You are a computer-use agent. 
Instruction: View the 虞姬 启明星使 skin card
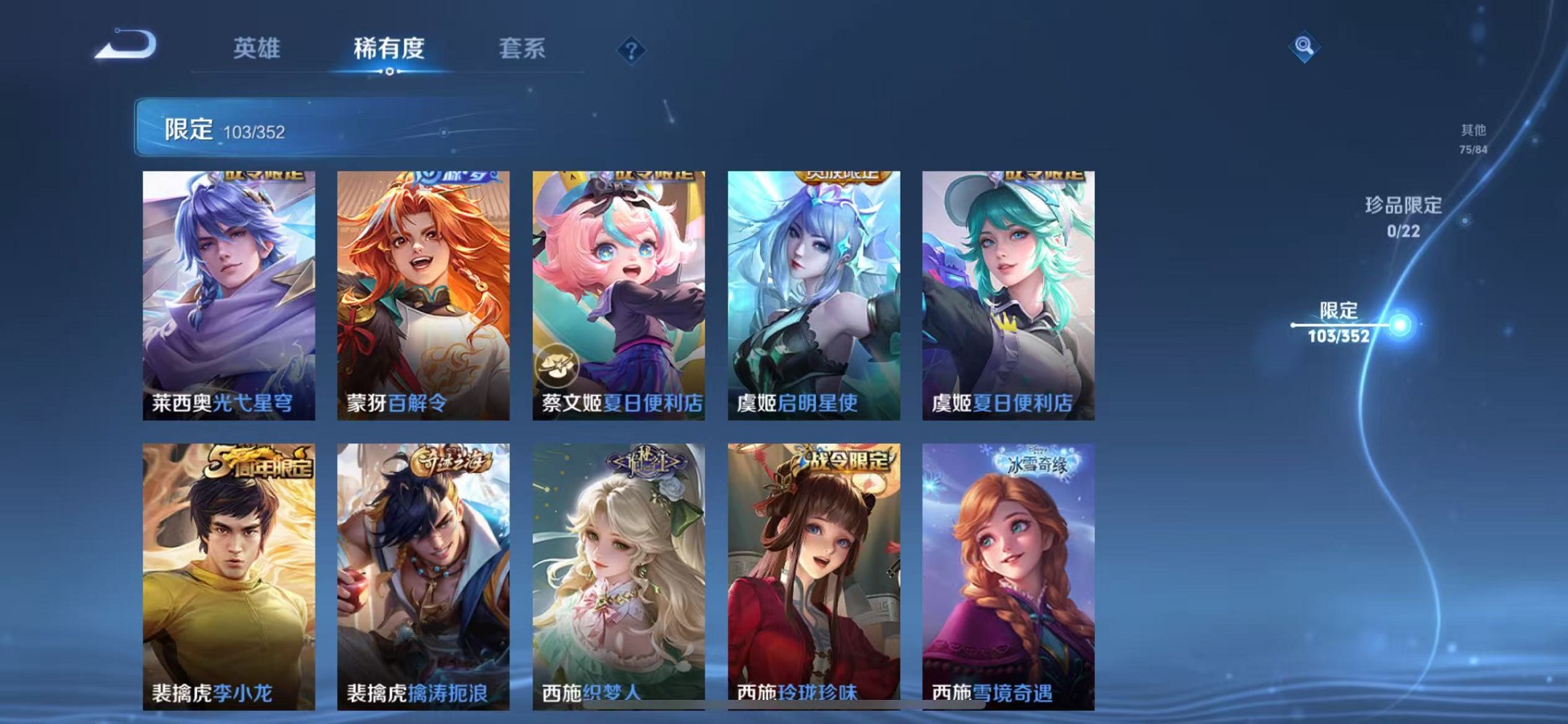813,294
